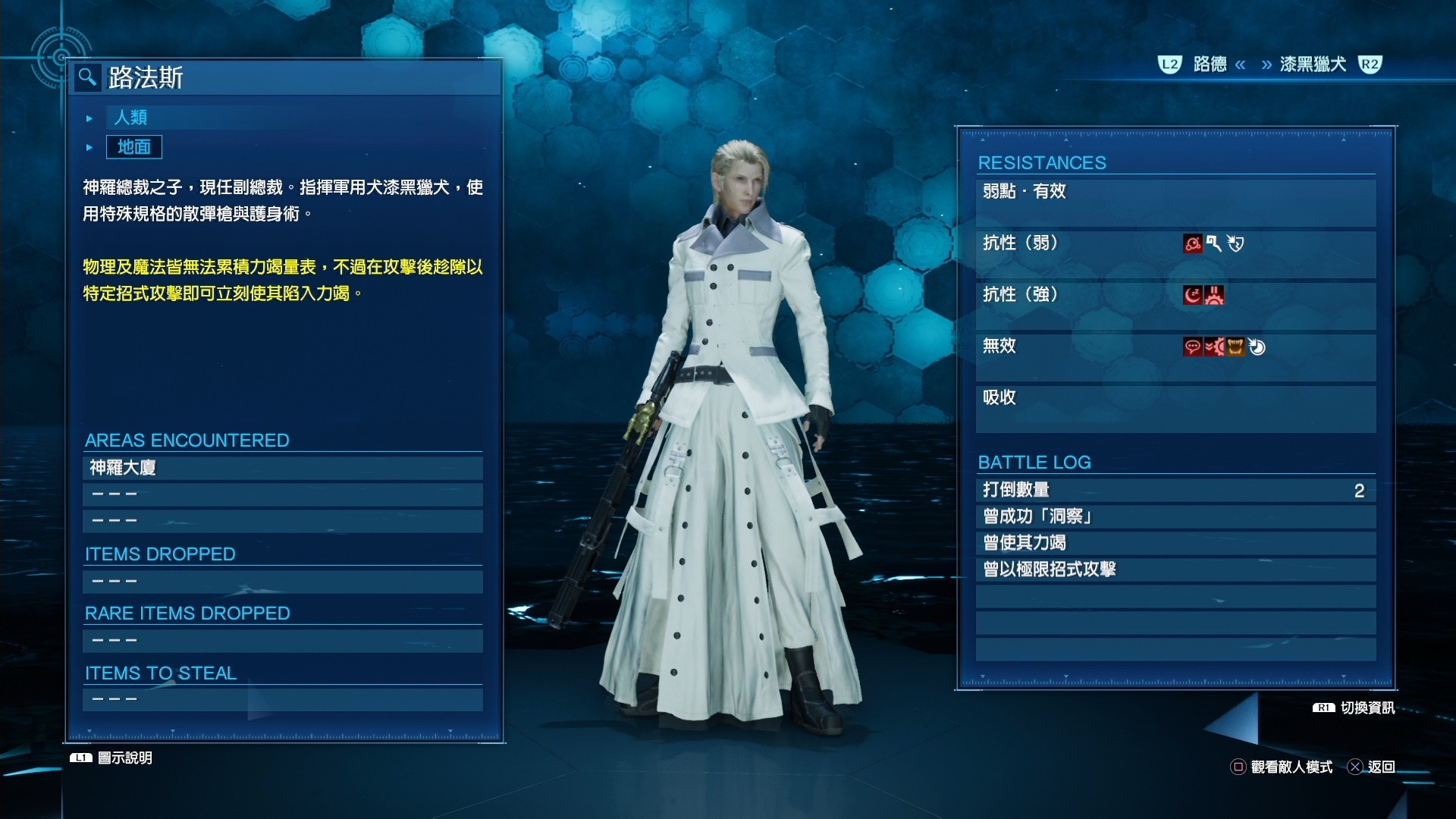
Task: Toggle the 地面 category tag in the enemy panel
Action: pos(133,147)
